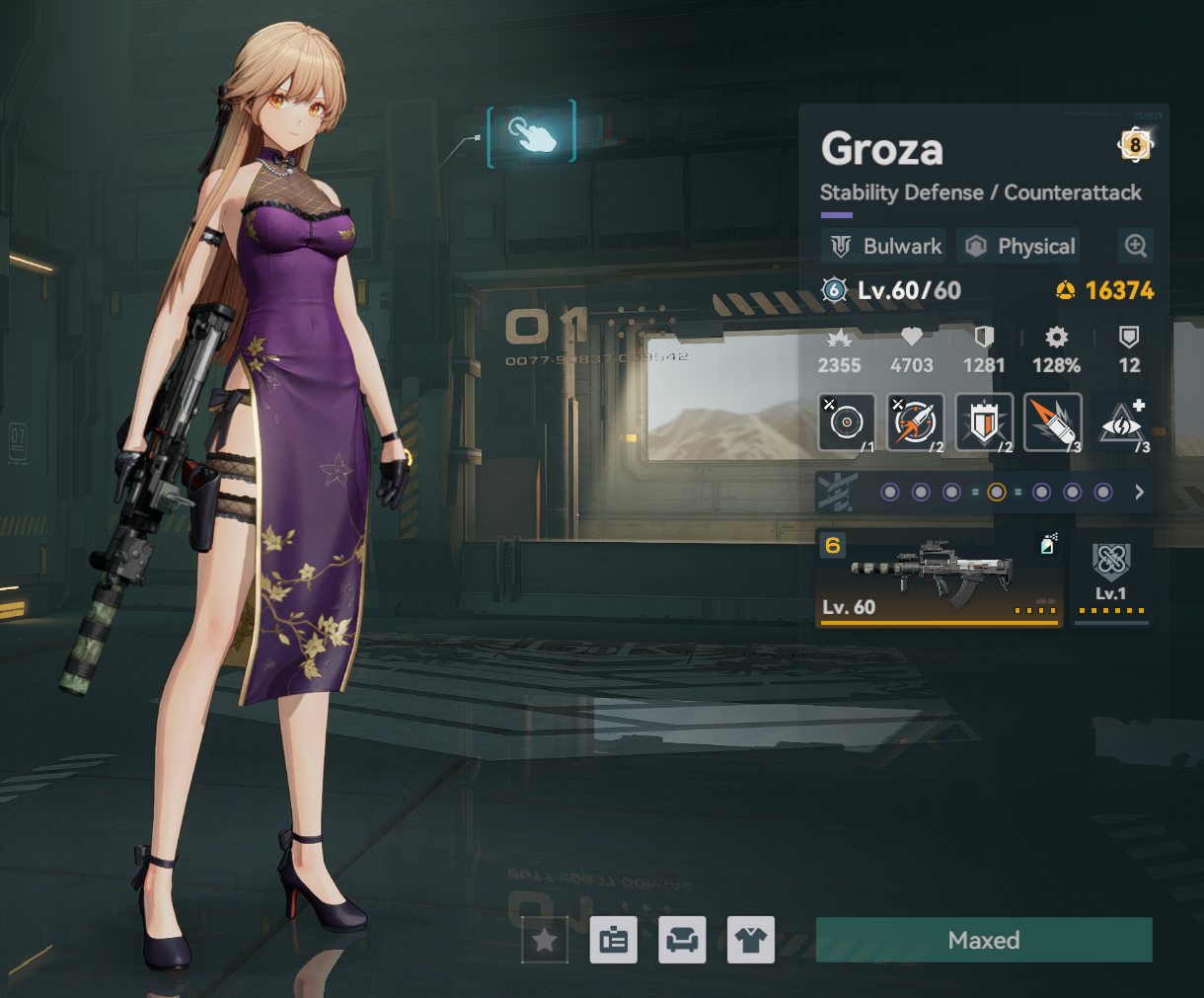Select the orange bullet skill icon
Screen dimensions: 1204x998
1053,422
